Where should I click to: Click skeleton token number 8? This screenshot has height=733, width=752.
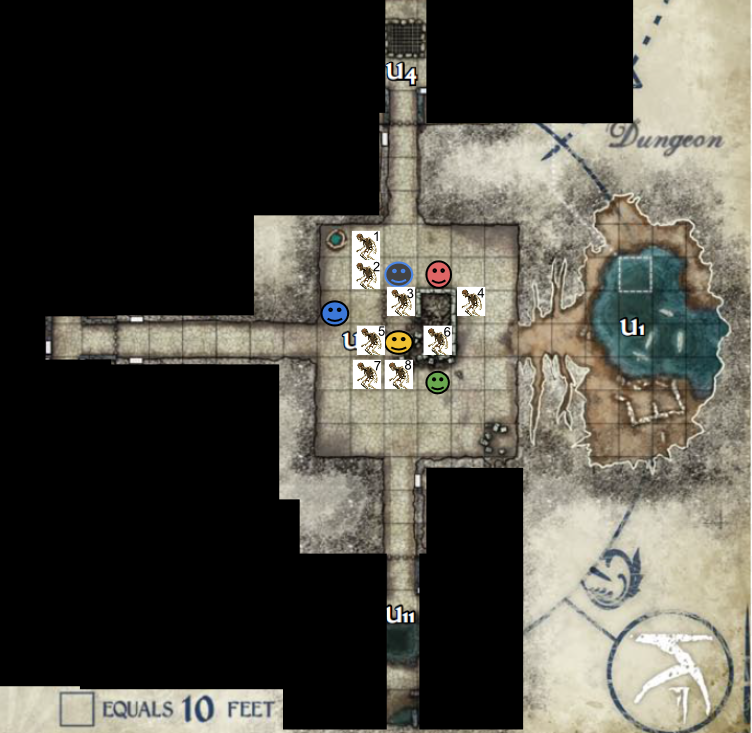[399, 374]
